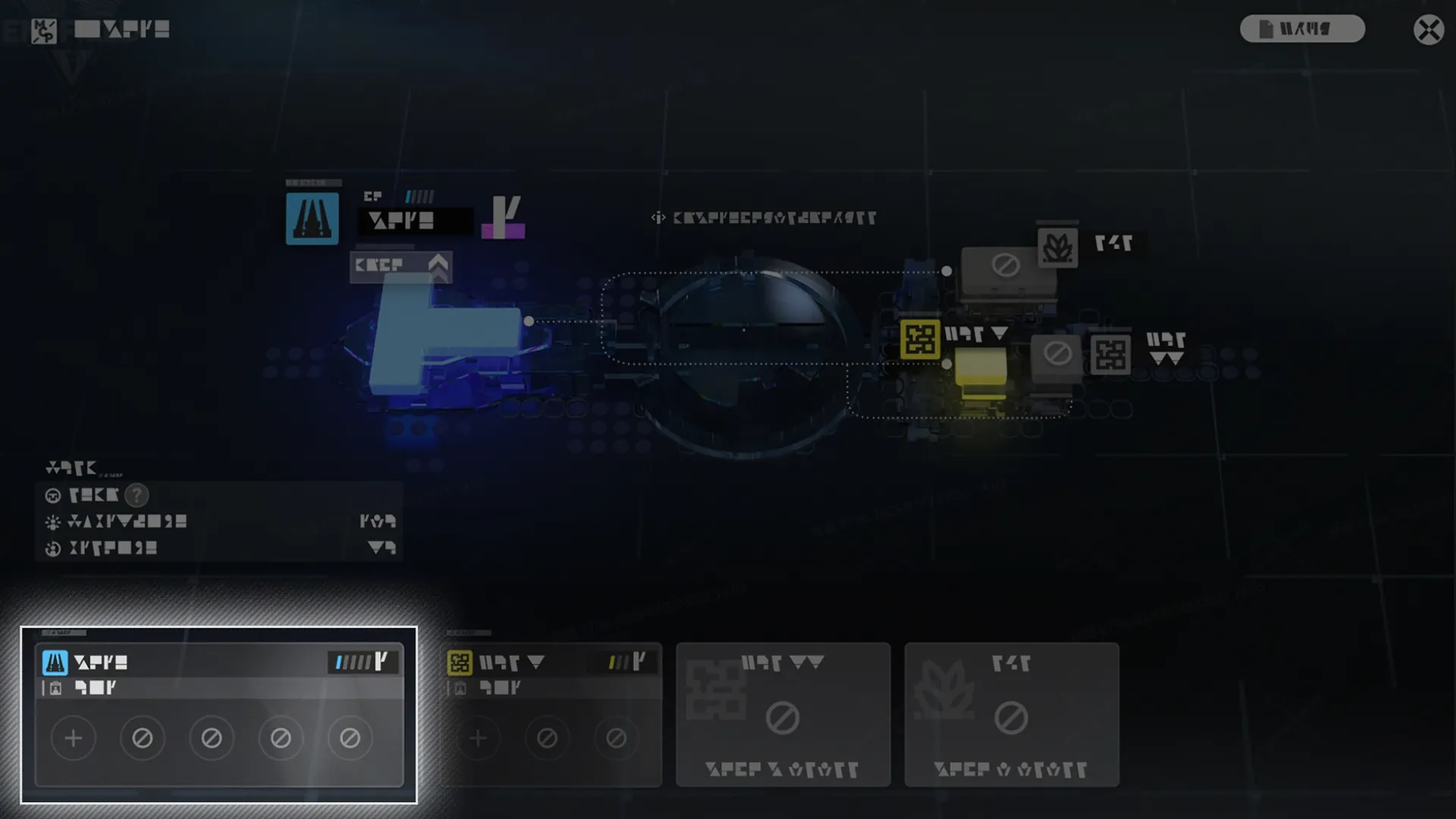Open the pill-shaped document button
Image resolution: width=1456 pixels, height=819 pixels.
coord(1302,29)
